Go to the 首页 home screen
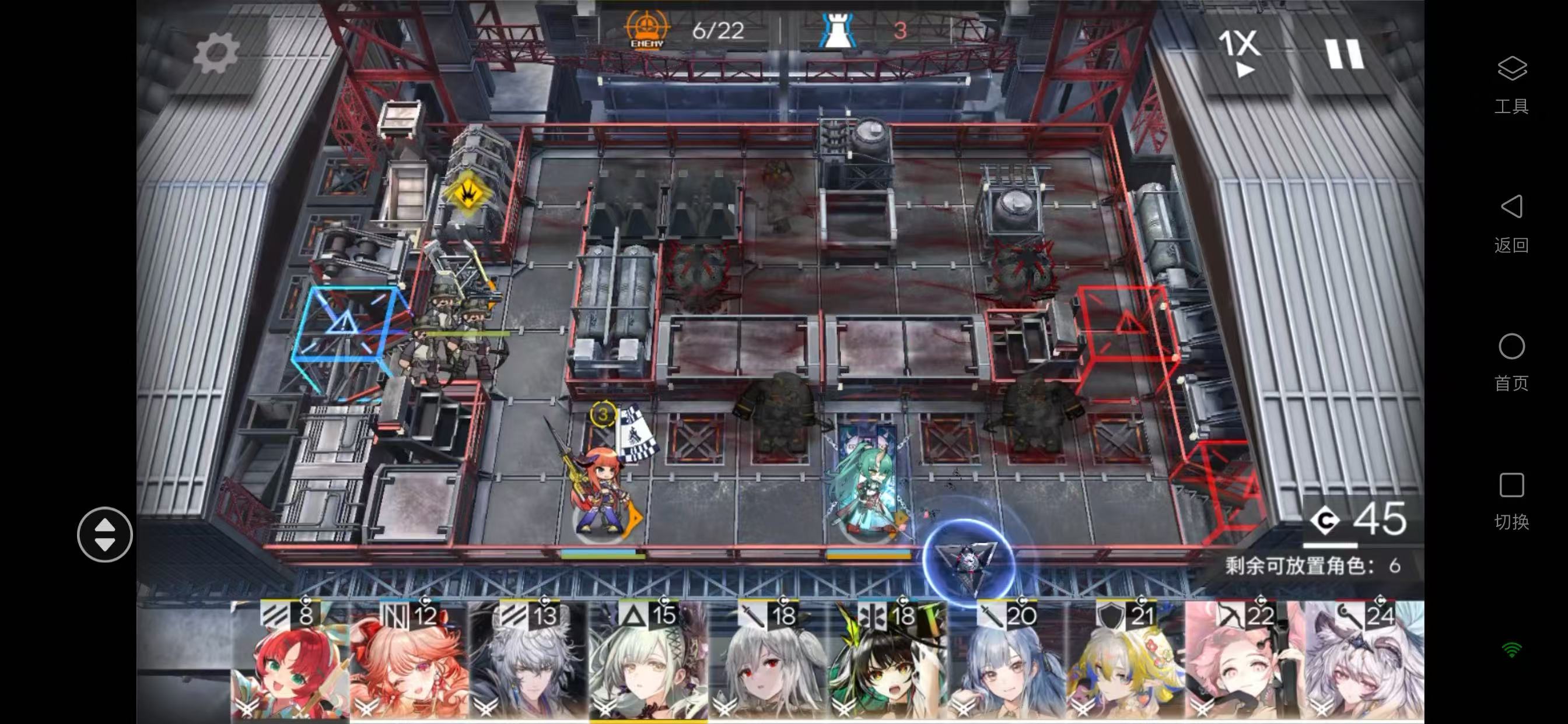The width and height of the screenshot is (1568, 724). pos(1511,361)
